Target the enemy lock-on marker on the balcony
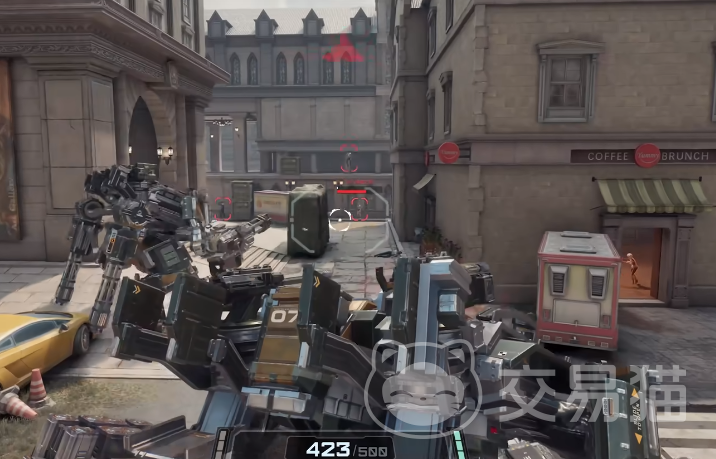Image resolution: width=716 pixels, height=459 pixels. (x=348, y=161)
